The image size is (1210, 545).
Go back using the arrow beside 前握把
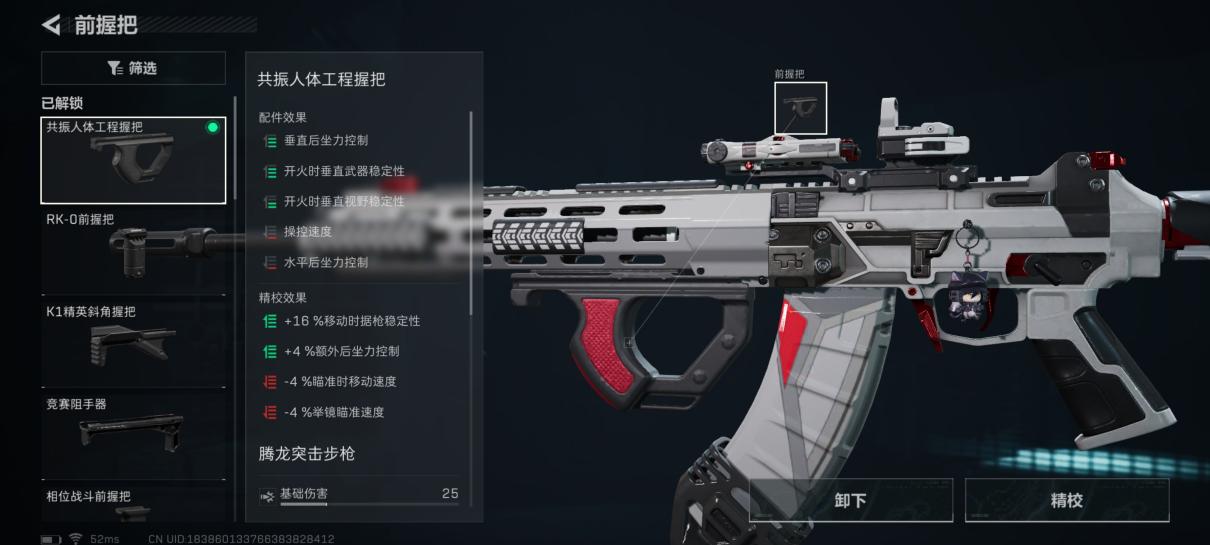click(x=51, y=24)
